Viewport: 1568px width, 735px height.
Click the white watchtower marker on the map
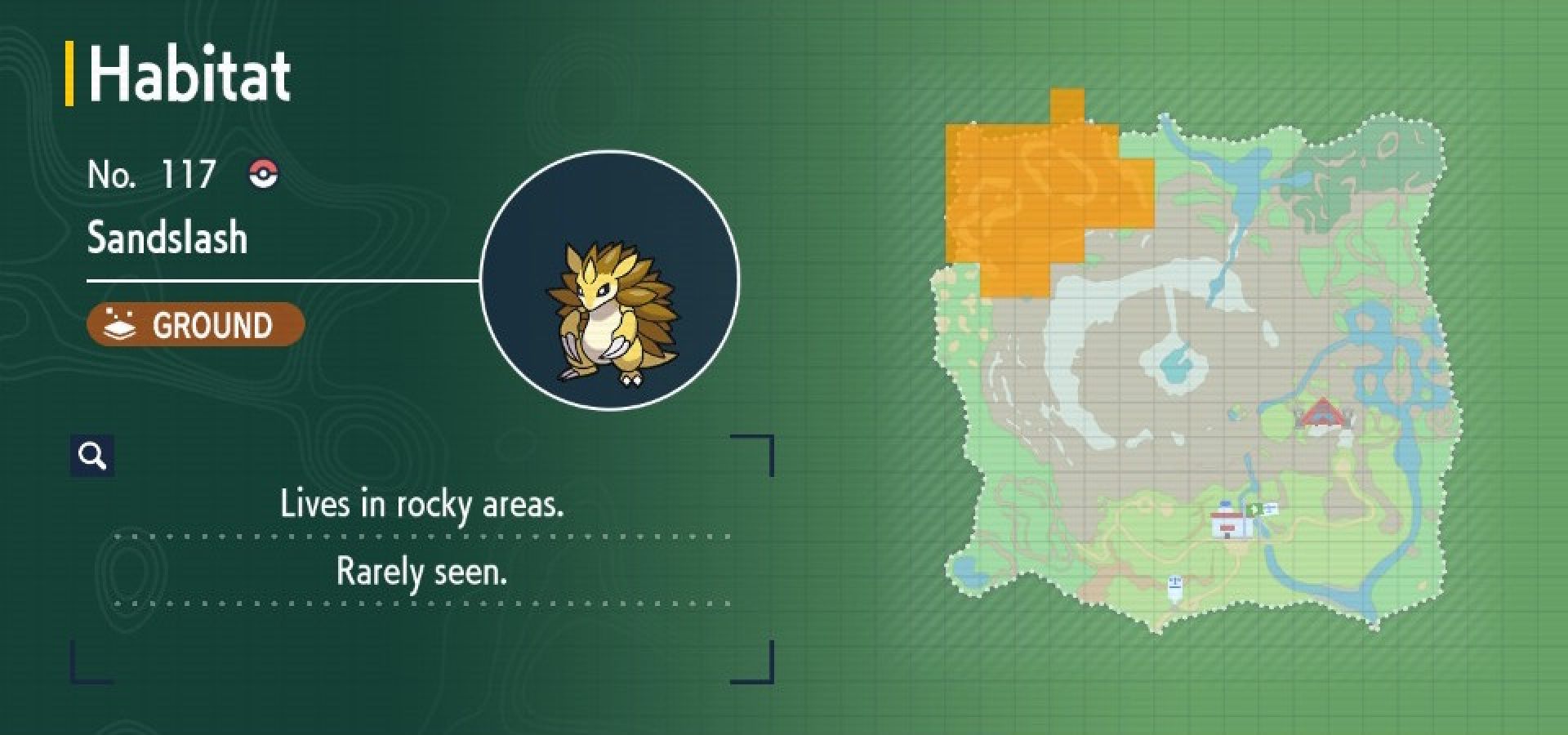click(1176, 586)
